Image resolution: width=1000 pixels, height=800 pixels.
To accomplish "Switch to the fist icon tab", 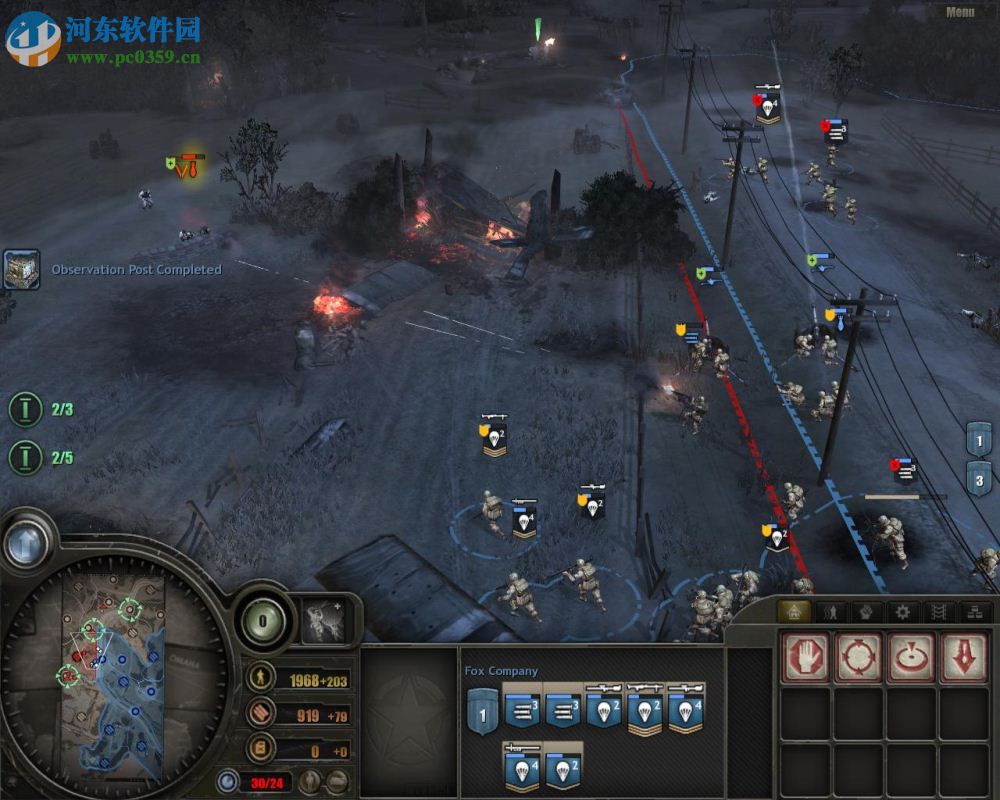I will click(866, 612).
